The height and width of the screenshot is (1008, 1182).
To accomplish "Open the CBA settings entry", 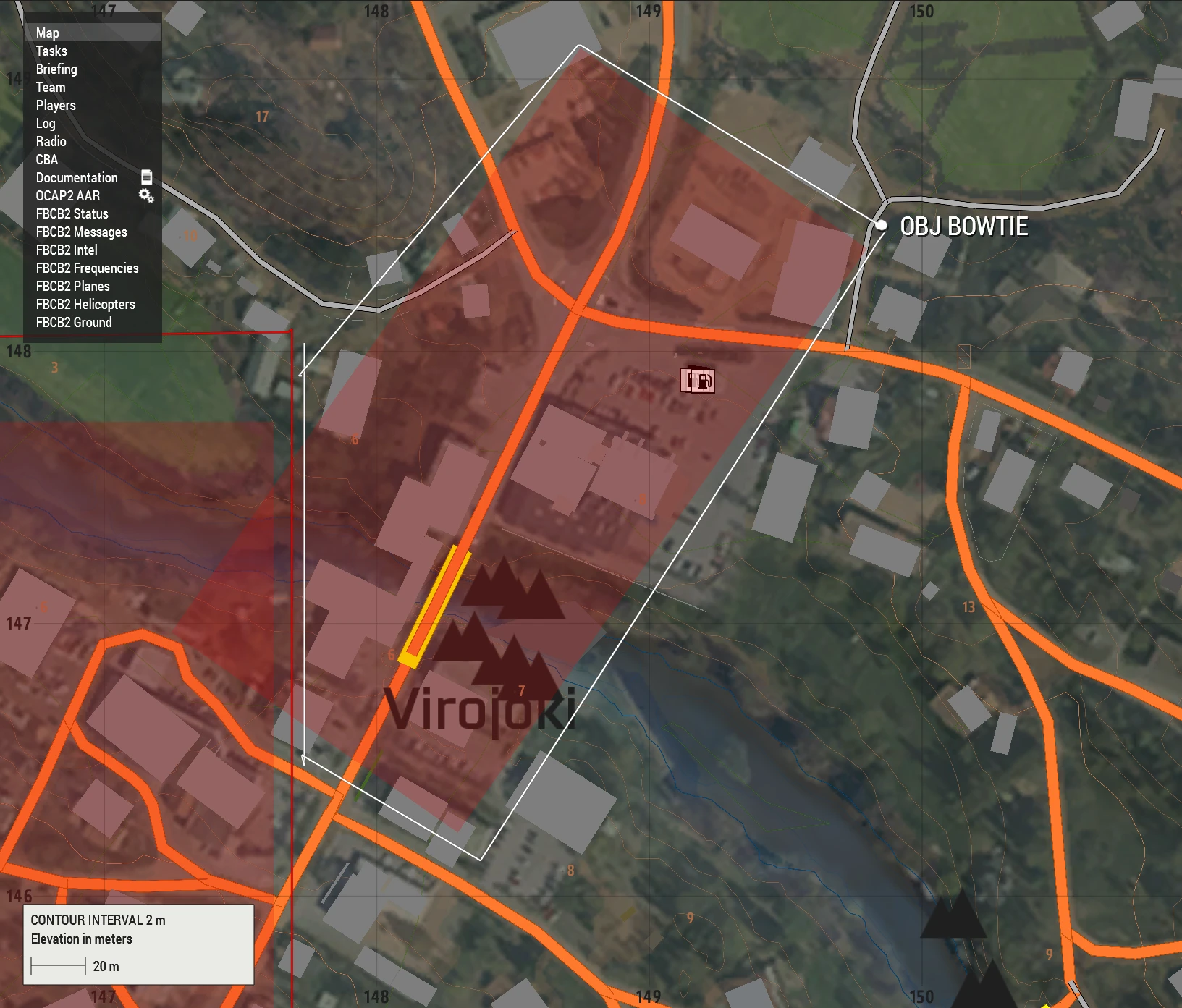I will pyautogui.click(x=46, y=159).
